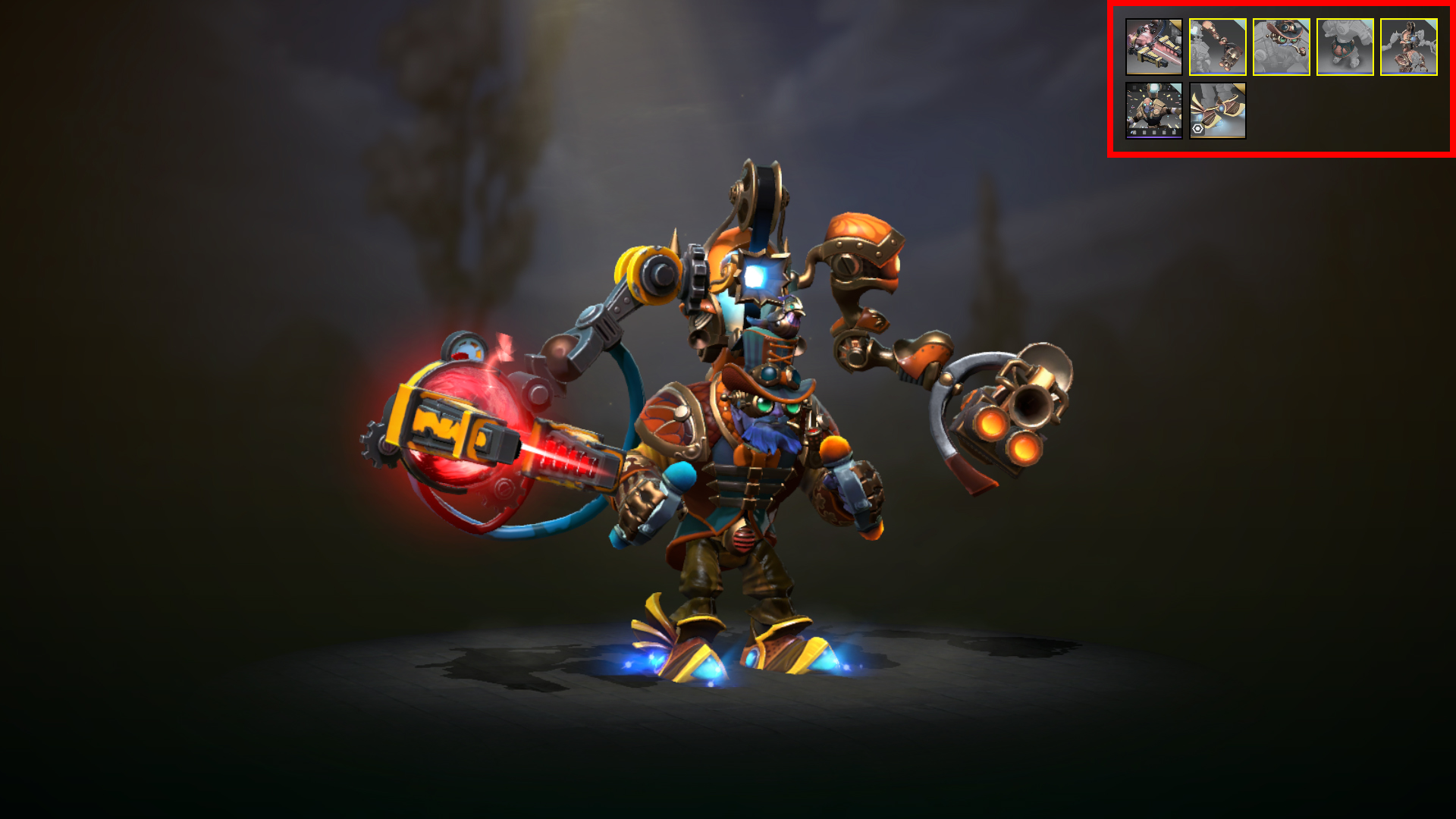Screen dimensions: 1456x819
Task: Deselect the yellow-highlighted rocket arm item
Action: point(1219,47)
